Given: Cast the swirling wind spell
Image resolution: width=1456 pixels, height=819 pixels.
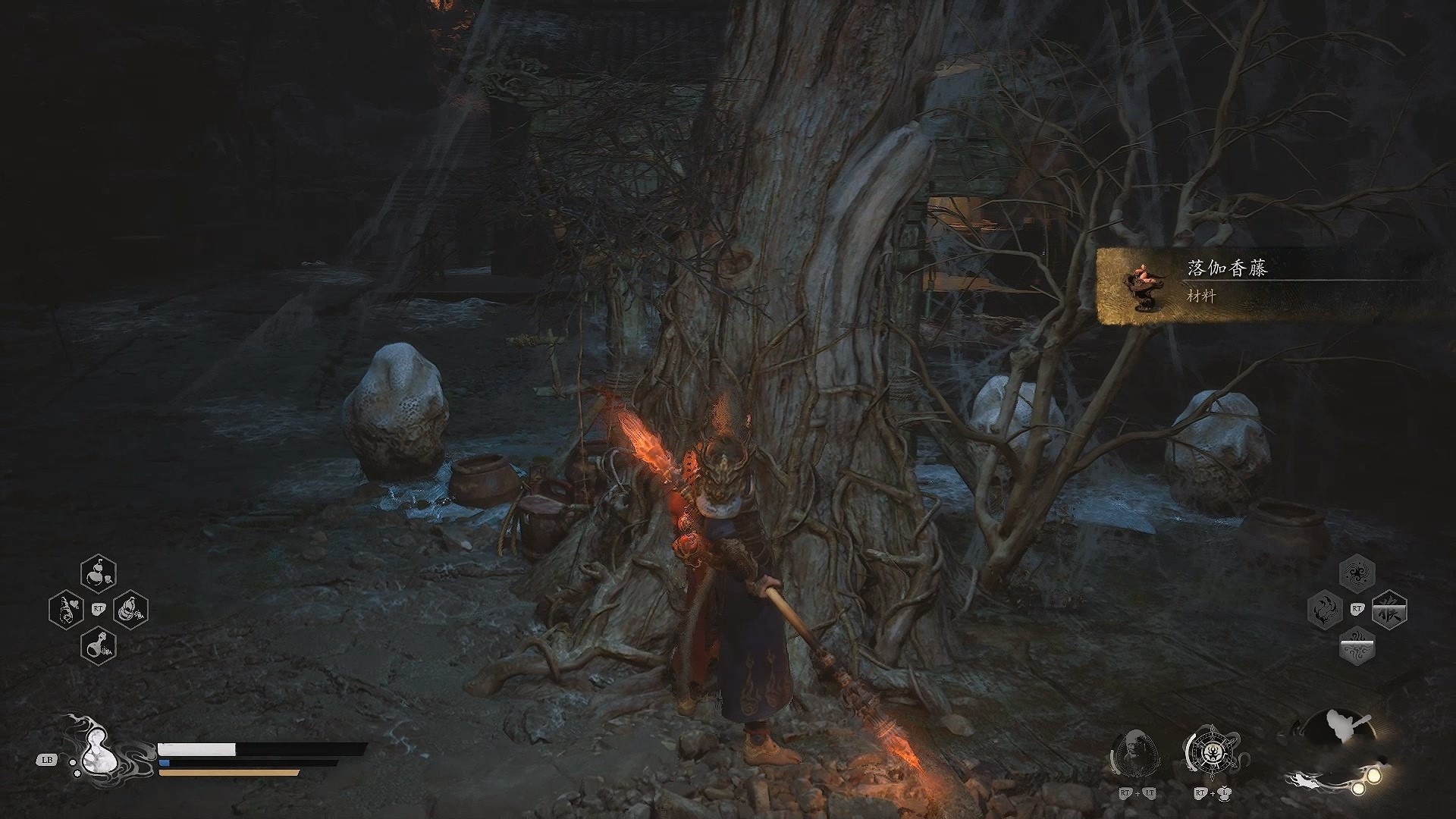Looking at the screenshot, I should pyautogui.click(x=1357, y=573).
